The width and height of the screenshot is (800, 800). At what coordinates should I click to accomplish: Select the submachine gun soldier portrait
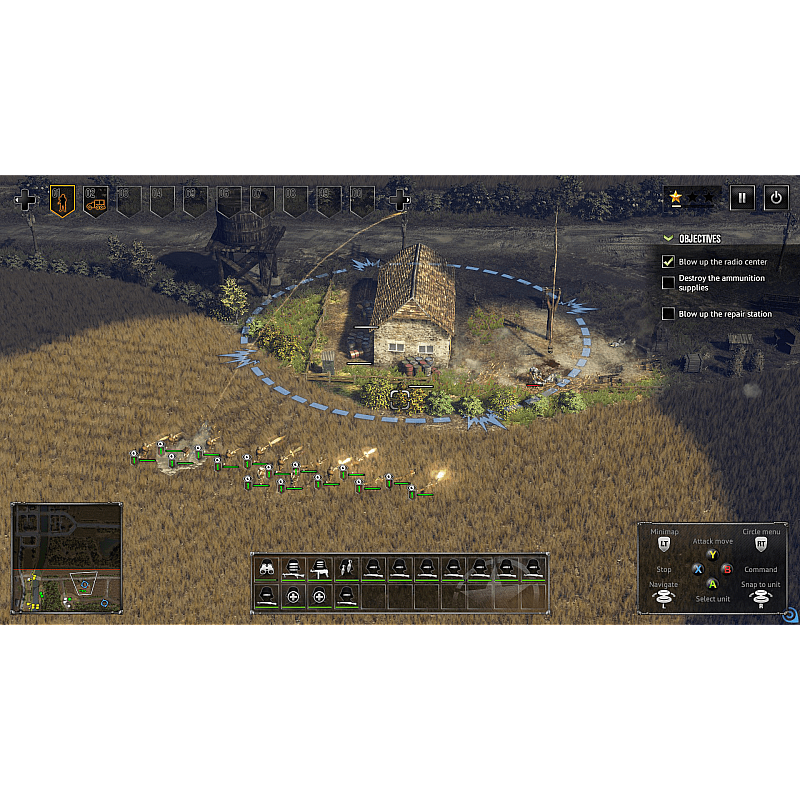[320, 569]
